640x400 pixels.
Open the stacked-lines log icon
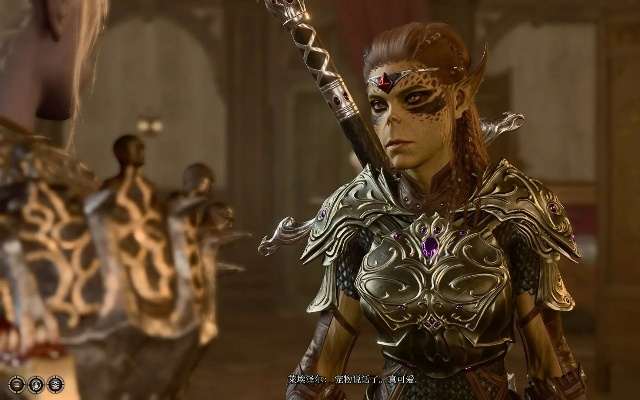click(55, 384)
